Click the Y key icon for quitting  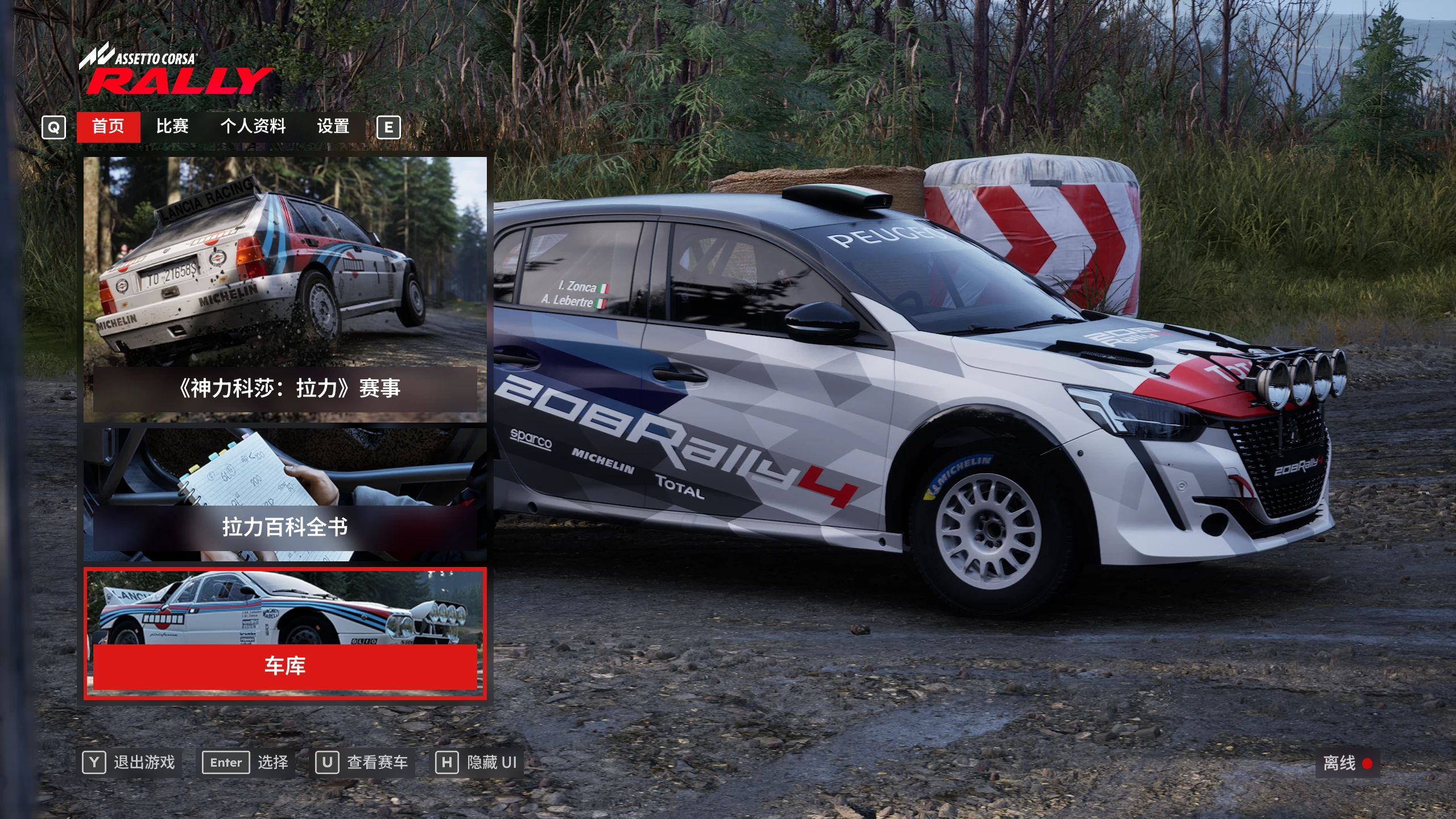(x=96, y=762)
